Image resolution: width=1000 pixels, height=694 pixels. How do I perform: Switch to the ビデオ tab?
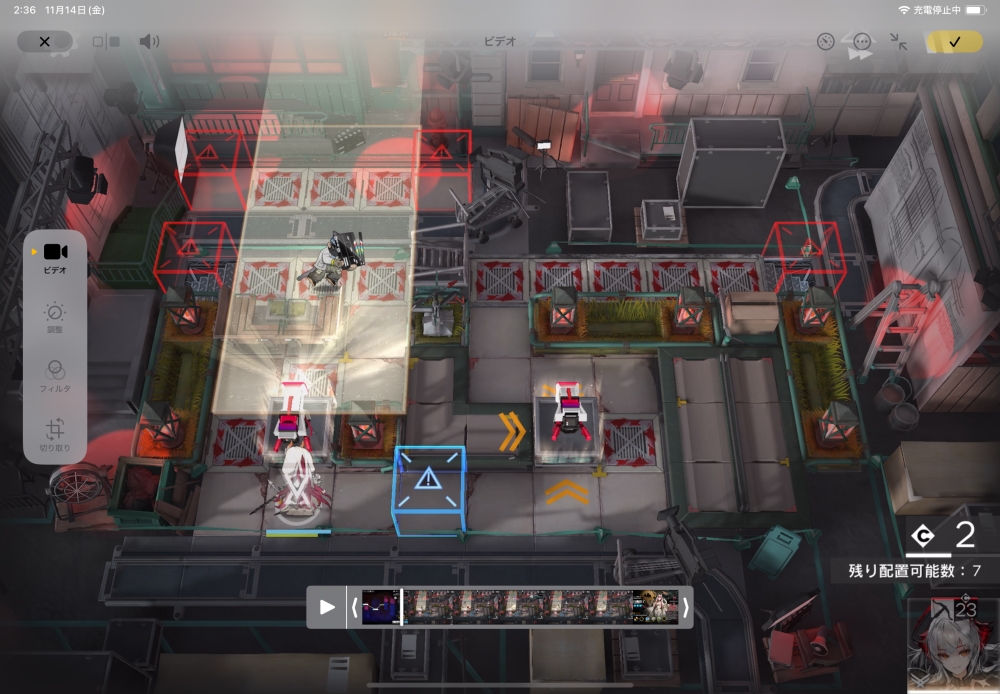(55, 258)
